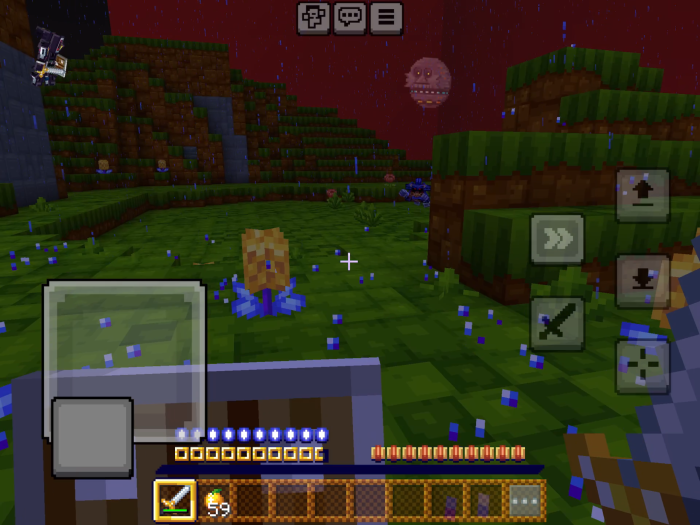
Task: Select the sword hotbar slot
Action: point(175,500)
